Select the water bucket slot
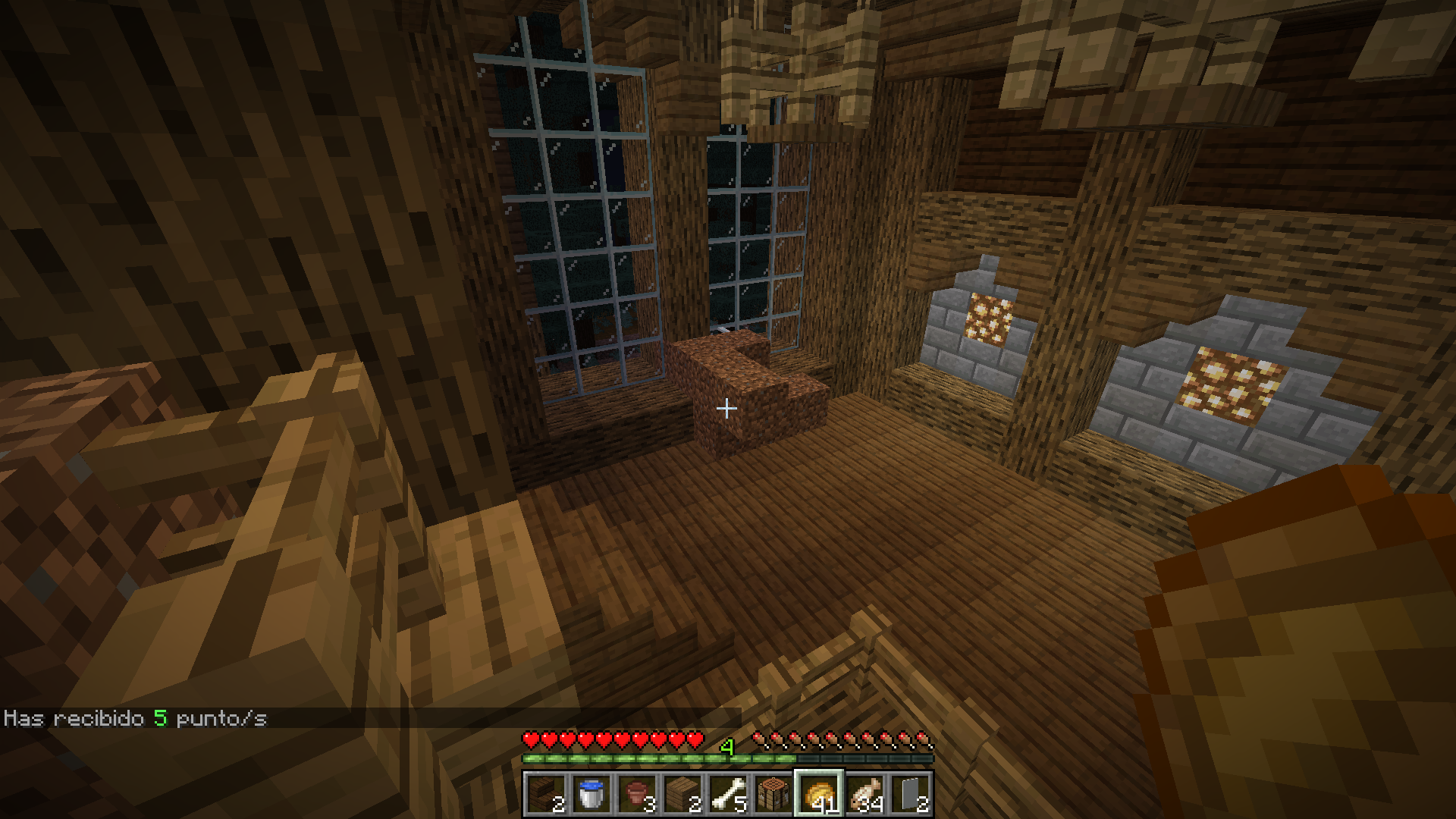This screenshot has height=819, width=1456. (591, 794)
